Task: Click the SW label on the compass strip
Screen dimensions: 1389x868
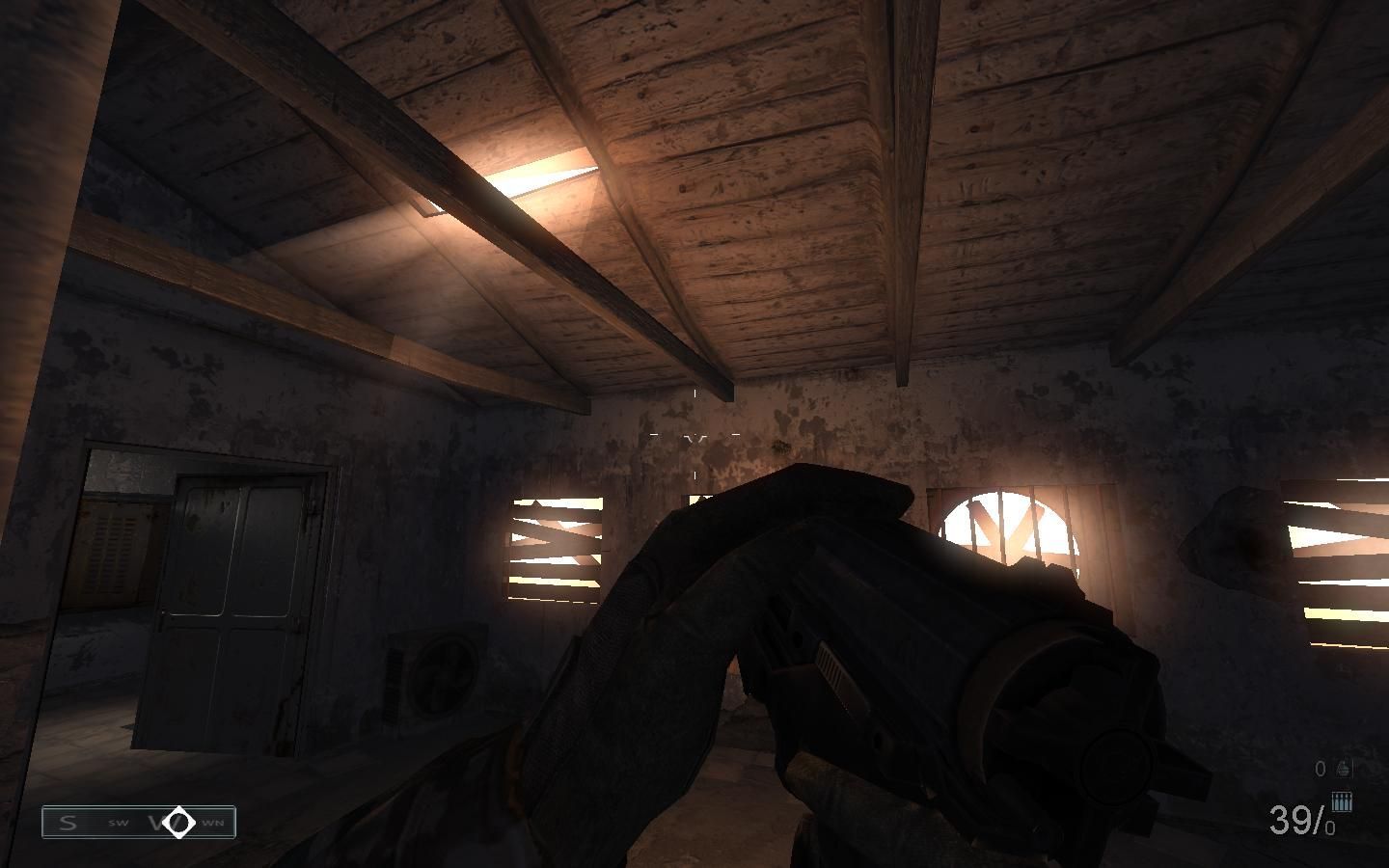Action: point(118,823)
